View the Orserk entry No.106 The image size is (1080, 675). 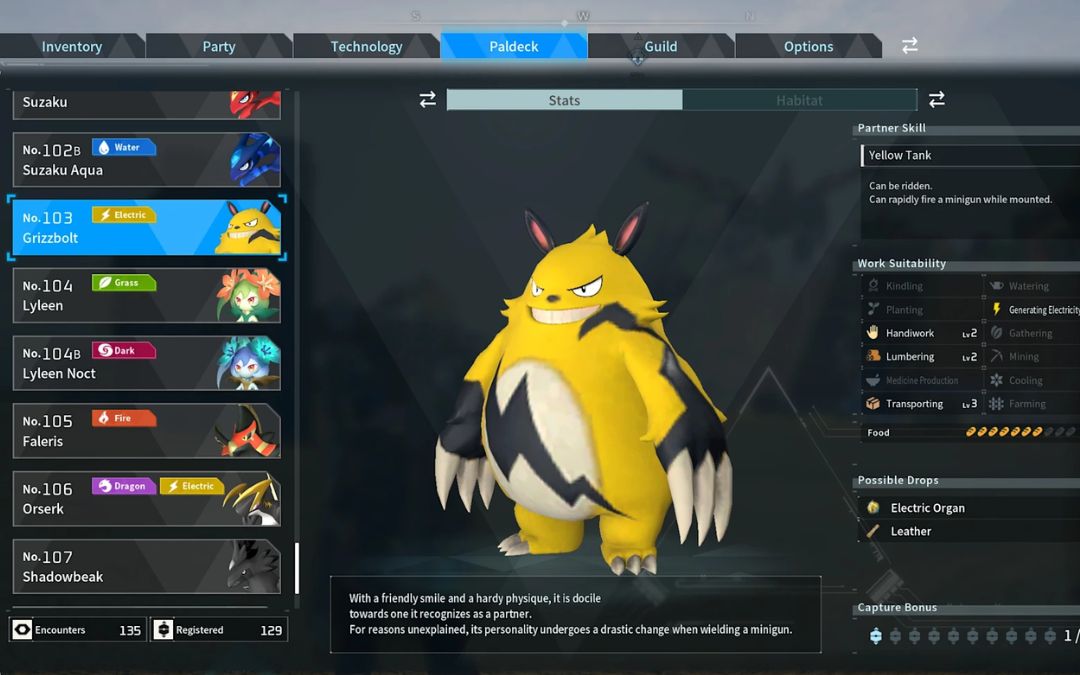coord(146,499)
